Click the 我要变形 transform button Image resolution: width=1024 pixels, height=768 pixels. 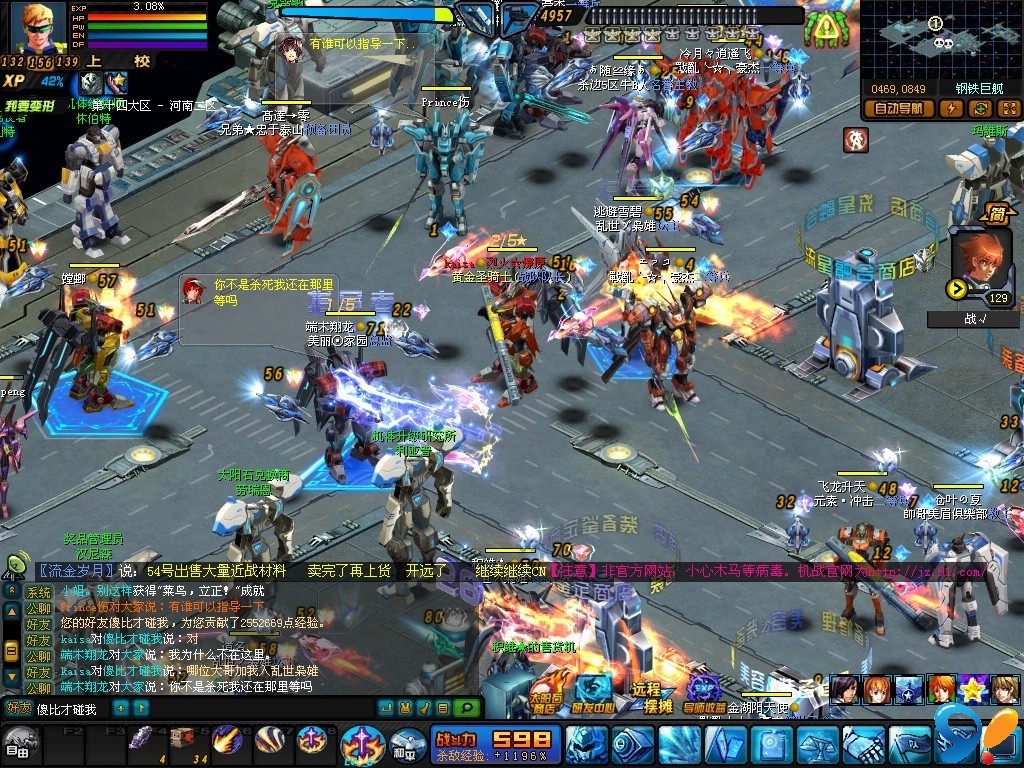pyautogui.click(x=30, y=104)
